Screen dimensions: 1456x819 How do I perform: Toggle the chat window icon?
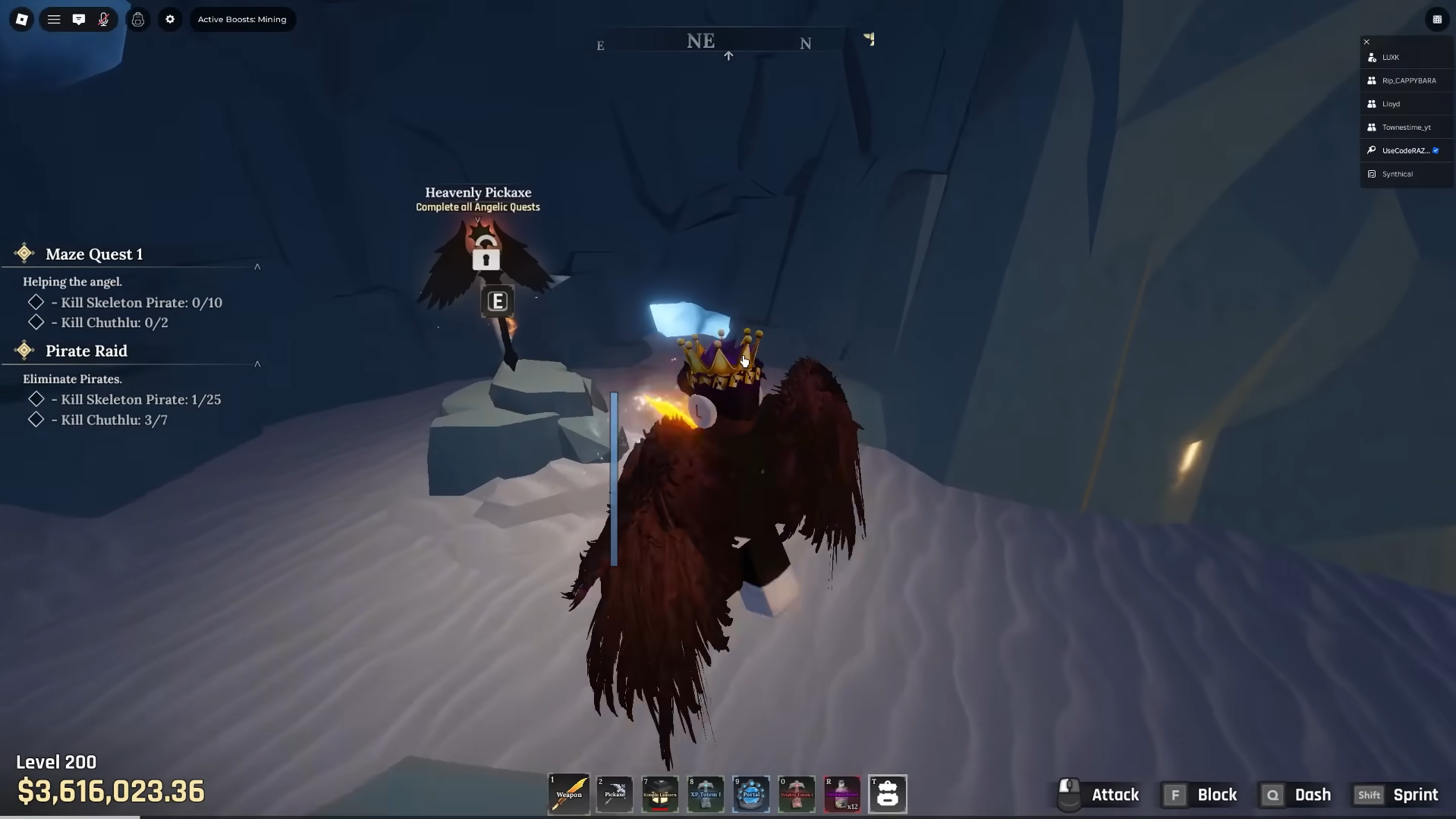pyautogui.click(x=79, y=20)
